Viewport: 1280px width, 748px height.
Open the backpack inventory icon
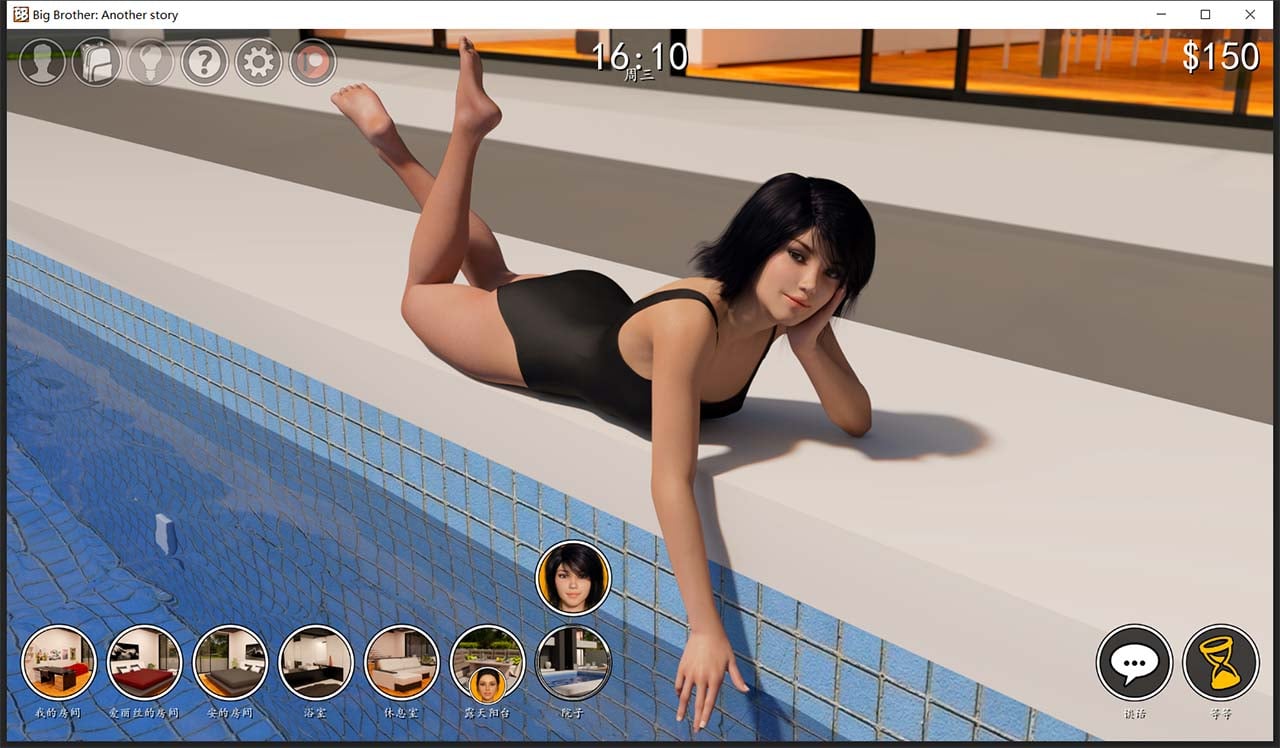coord(96,62)
